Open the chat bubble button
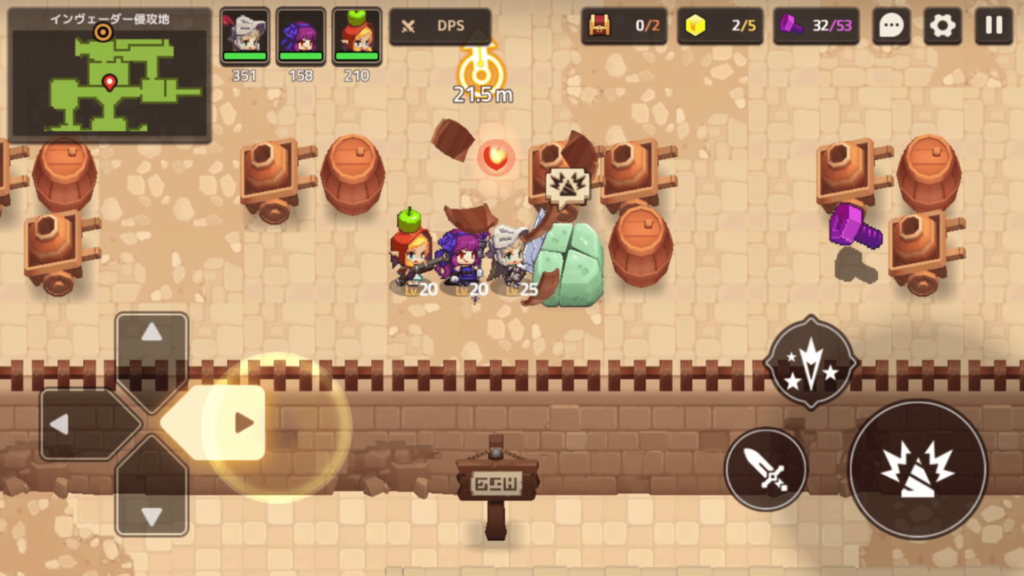 coord(890,27)
